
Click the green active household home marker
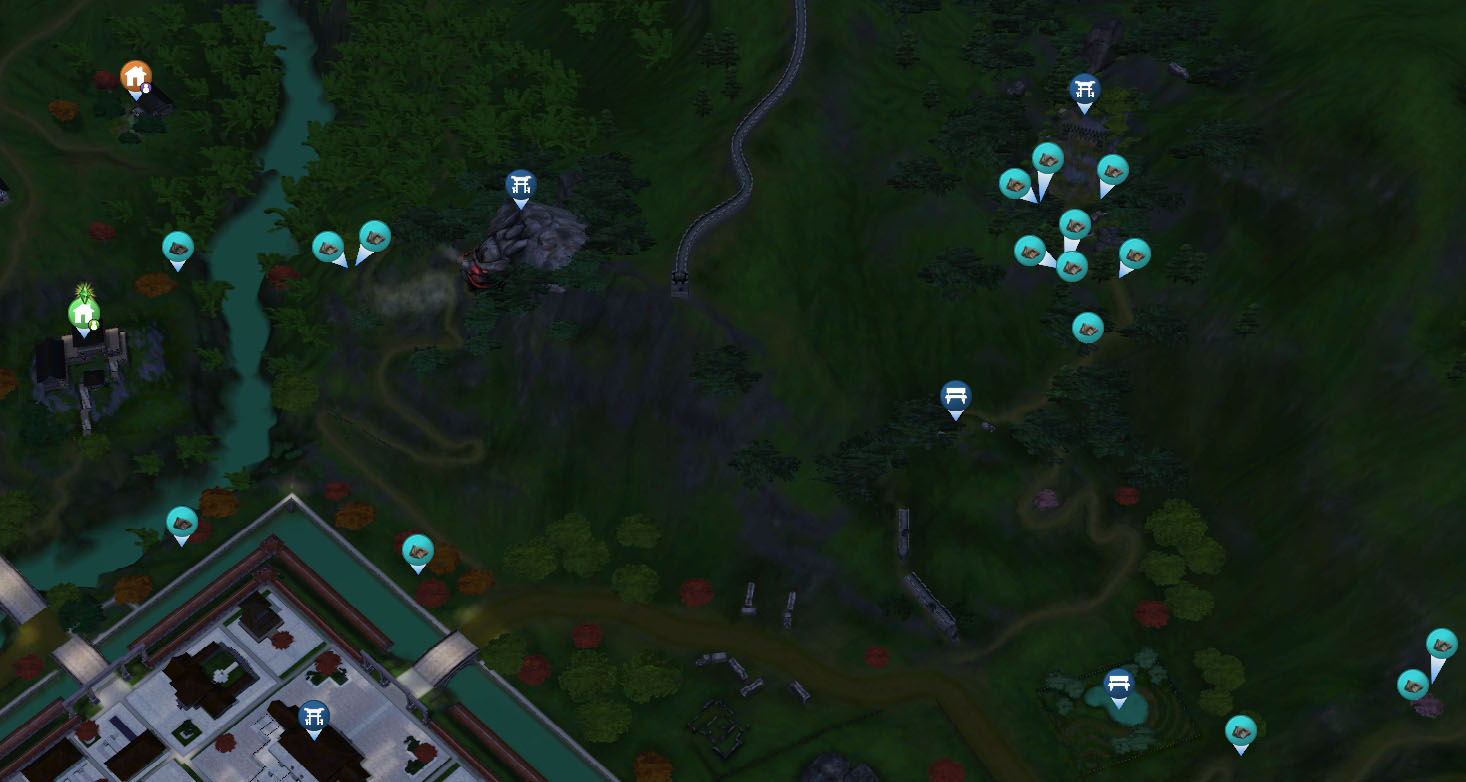tap(83, 314)
